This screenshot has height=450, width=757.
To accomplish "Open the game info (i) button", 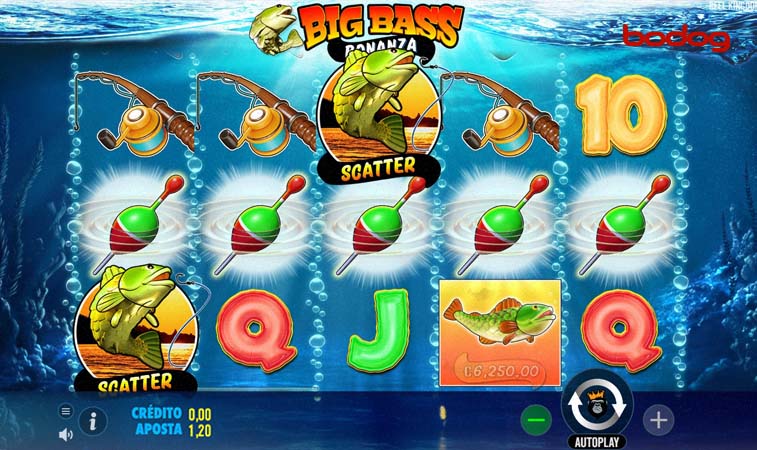I will [93, 421].
